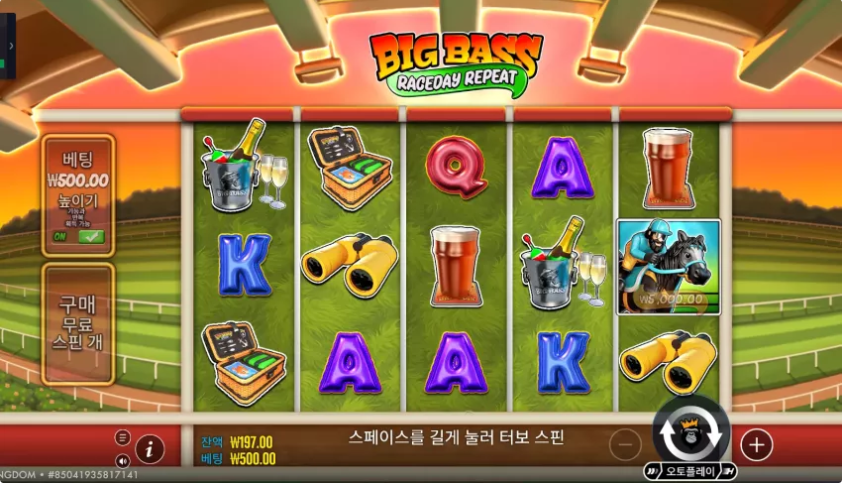Enable turbo mode with right arrows icon
Screen dimensions: 842x483
click(x=729, y=470)
